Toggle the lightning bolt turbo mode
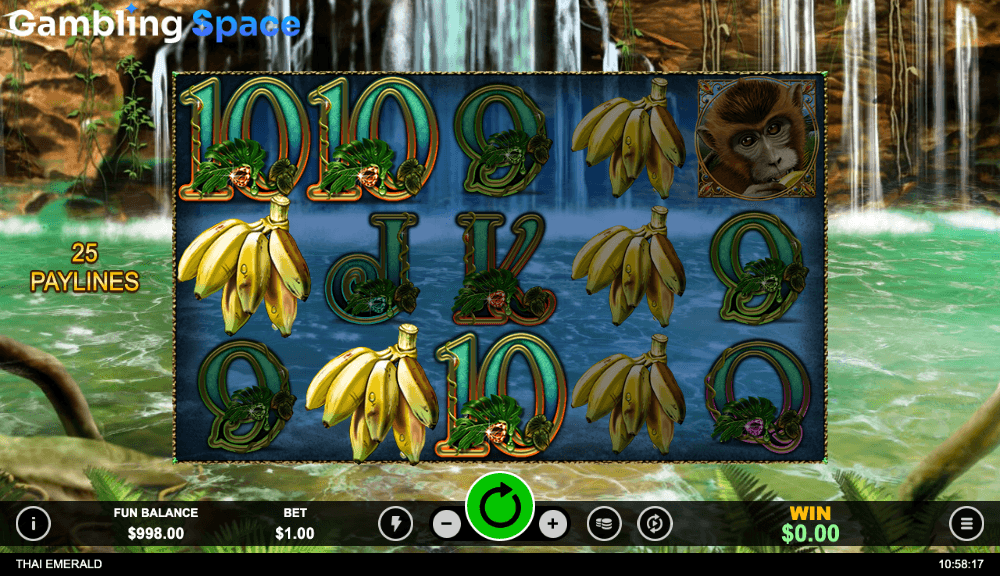Image resolution: width=1000 pixels, height=576 pixels. click(395, 523)
